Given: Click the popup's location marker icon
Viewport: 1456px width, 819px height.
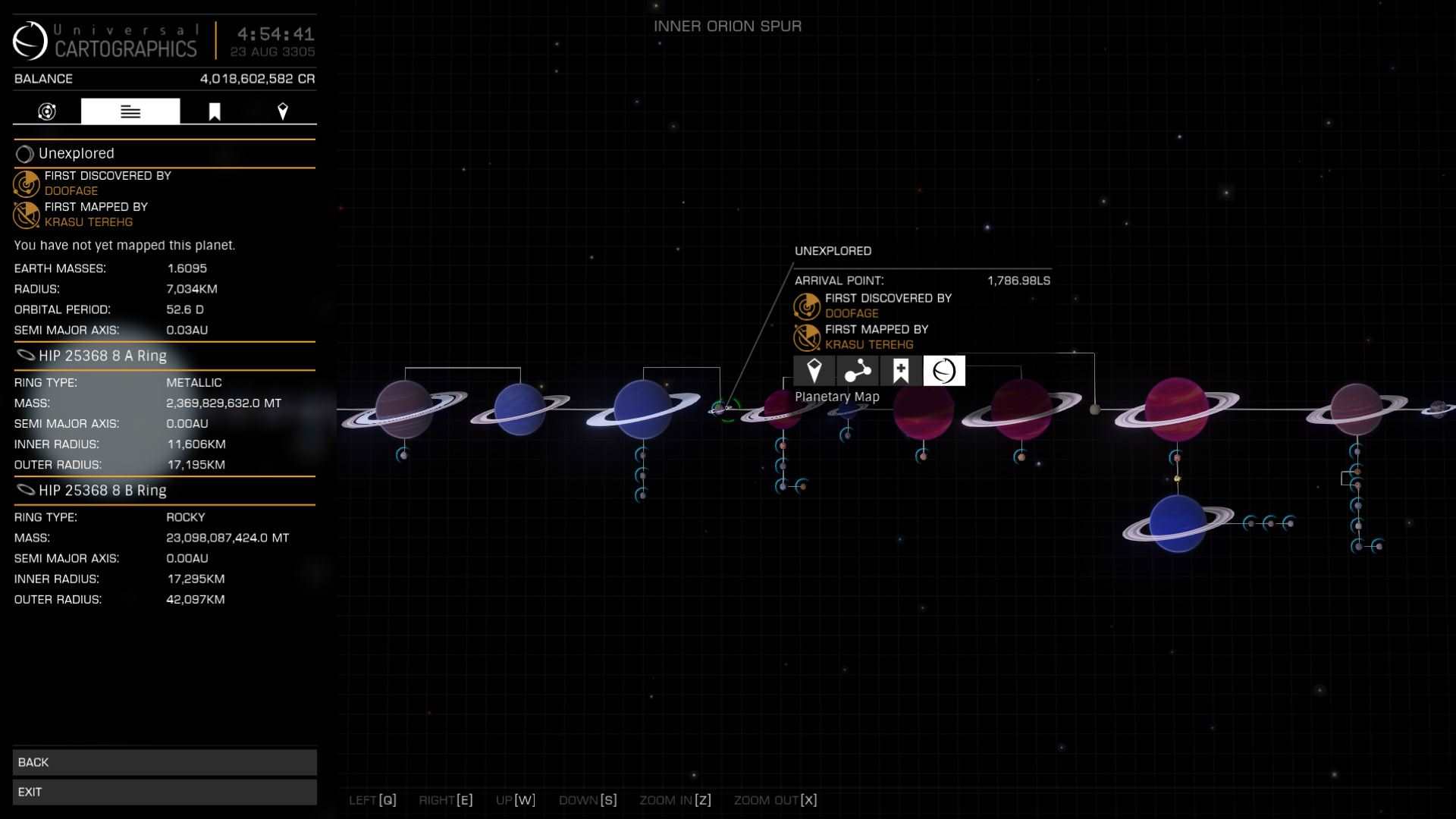Looking at the screenshot, I should (814, 371).
